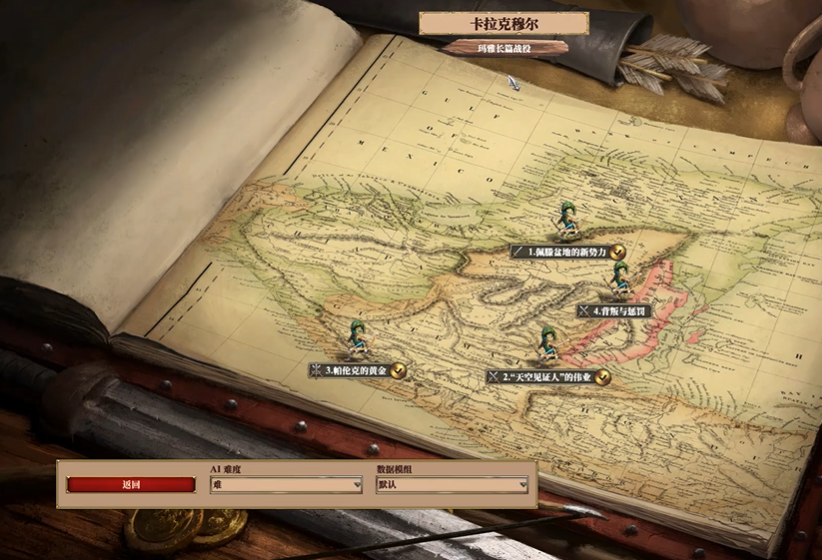Open the AI 难度 difficulty dropdown
The image size is (822, 560).
coord(286,485)
